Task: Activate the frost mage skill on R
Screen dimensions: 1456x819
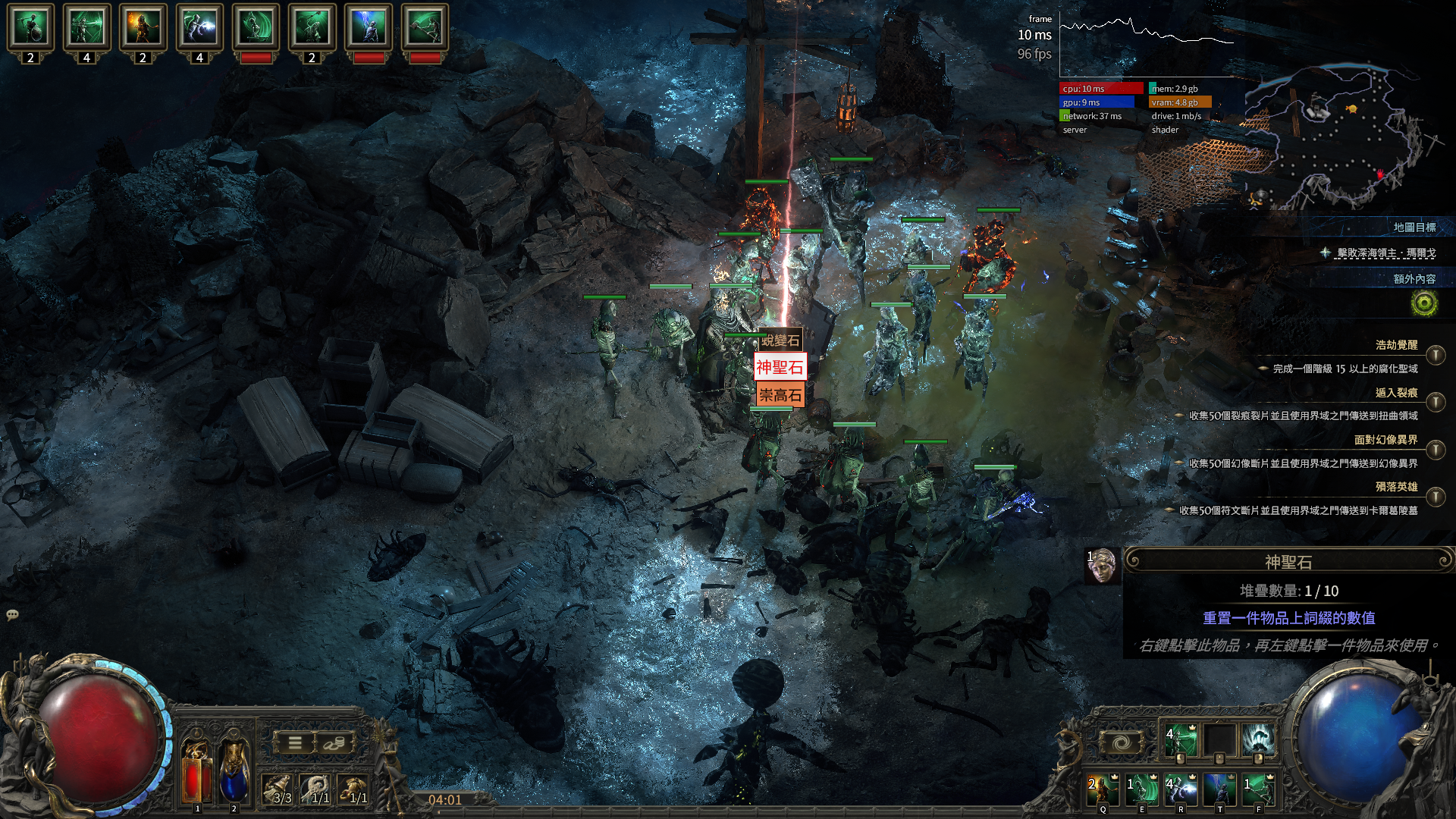Action: coord(1181,789)
